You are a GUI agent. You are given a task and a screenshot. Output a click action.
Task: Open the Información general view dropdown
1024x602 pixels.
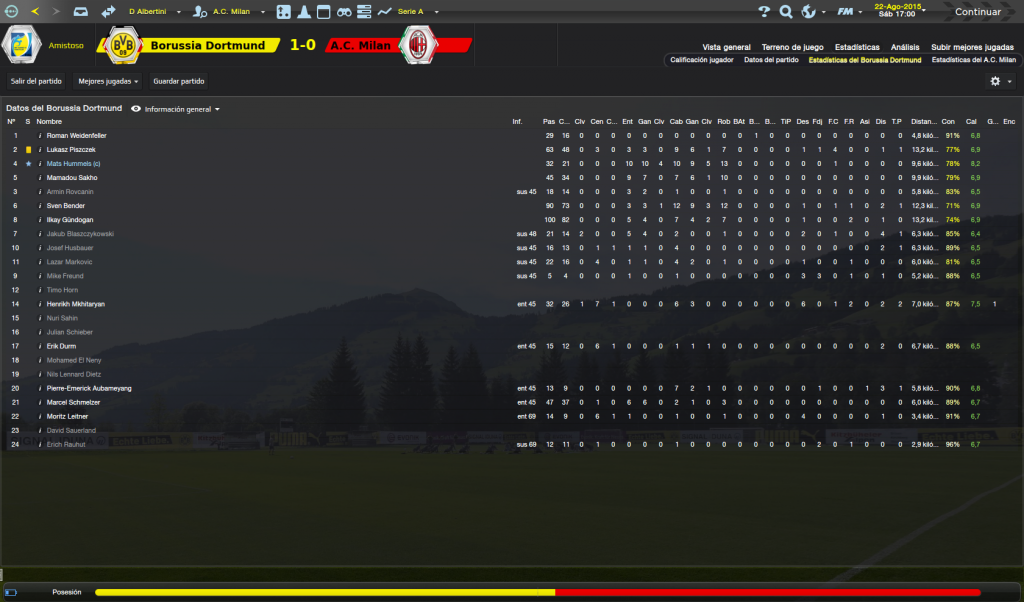tap(181, 109)
